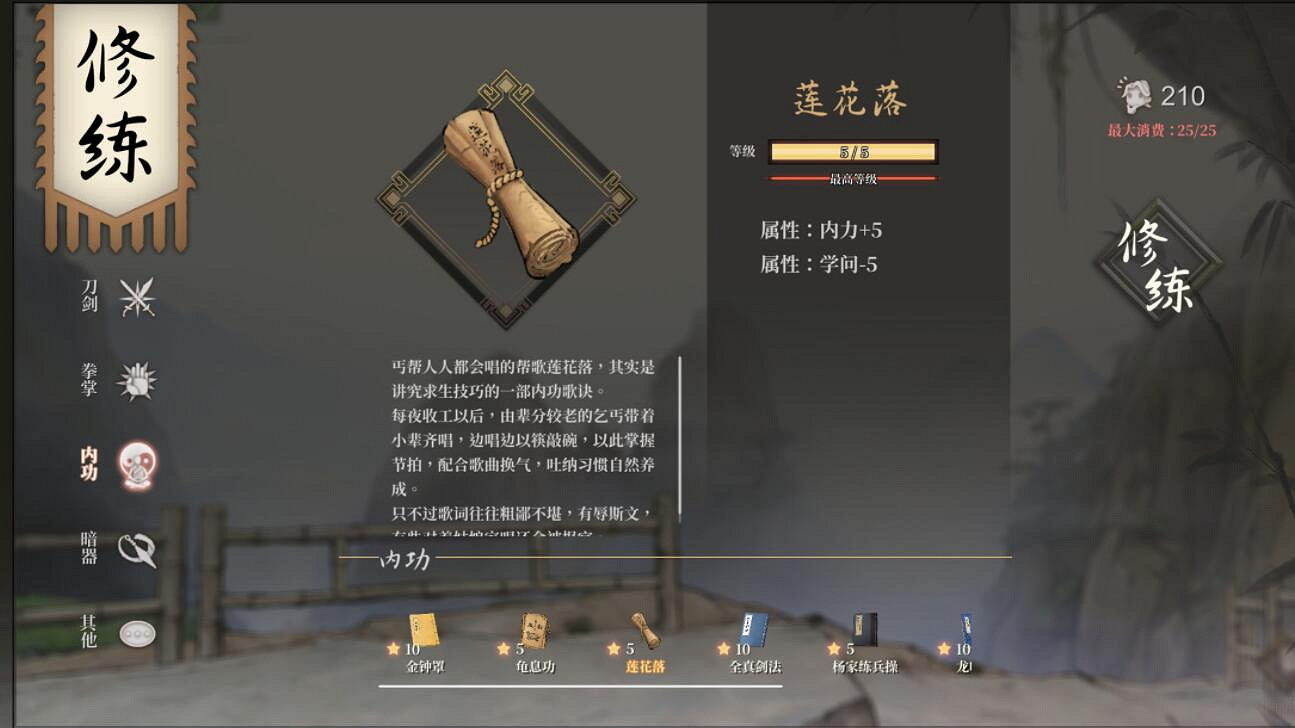
Task: Click the star beside 全真剑法
Action: click(x=722, y=649)
